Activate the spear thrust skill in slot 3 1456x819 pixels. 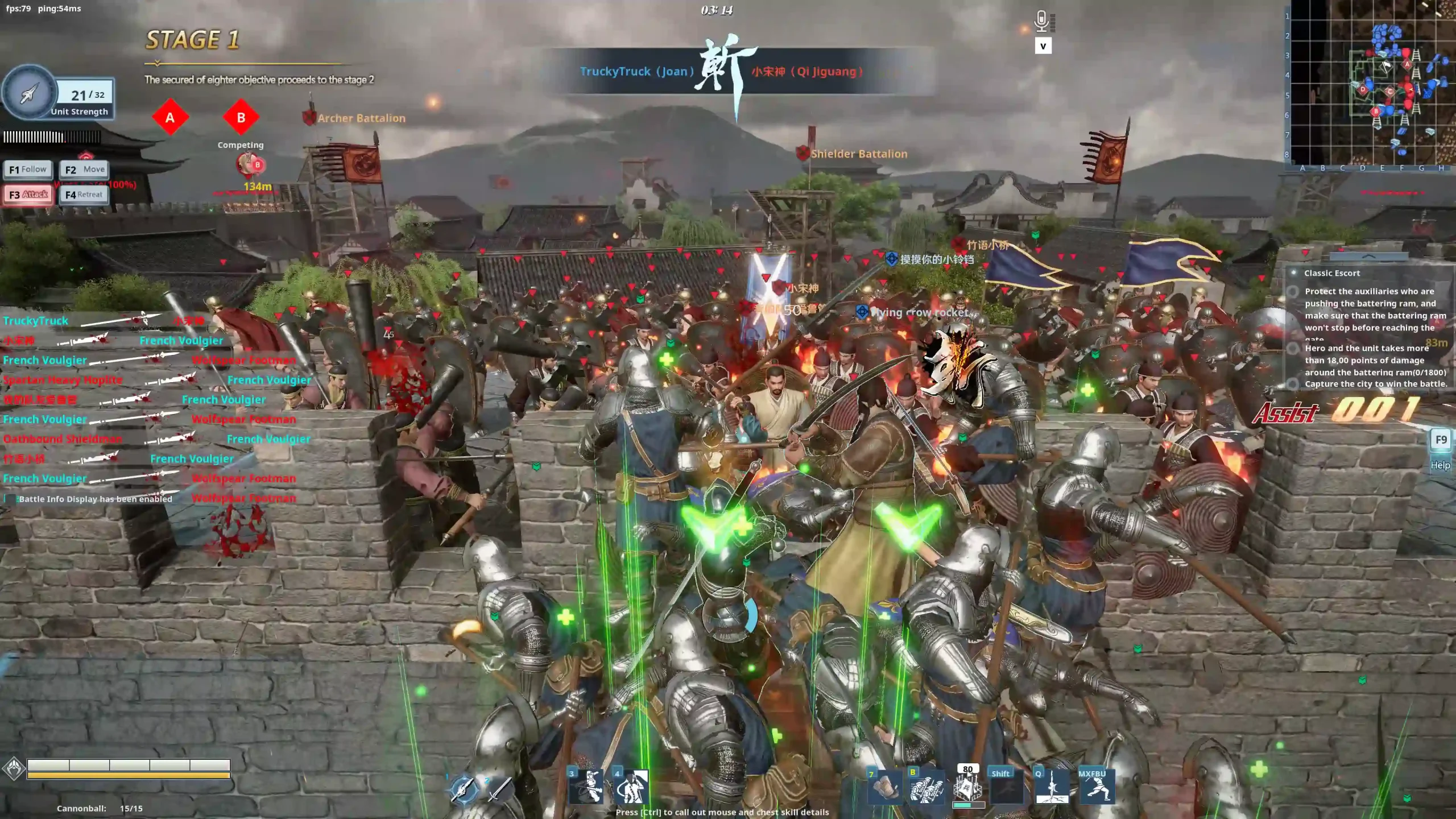[586, 787]
